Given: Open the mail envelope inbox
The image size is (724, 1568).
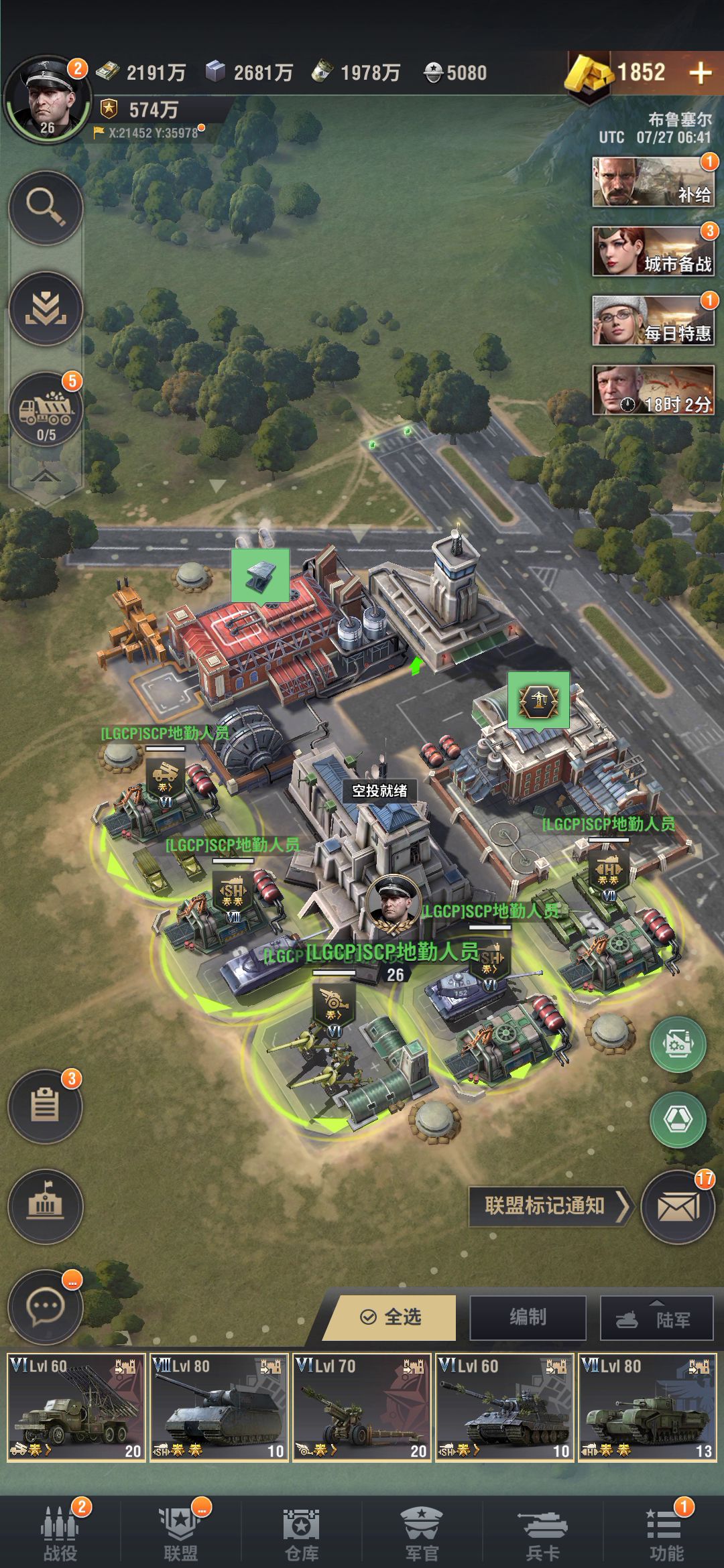Looking at the screenshot, I should [678, 1207].
